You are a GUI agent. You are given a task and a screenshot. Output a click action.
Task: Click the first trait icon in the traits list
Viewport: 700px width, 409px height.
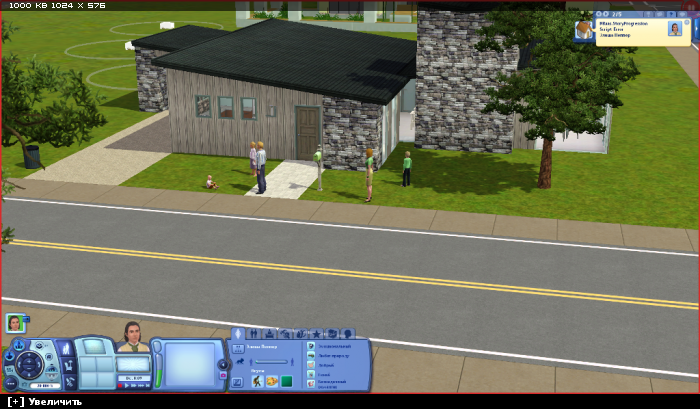(x=311, y=346)
